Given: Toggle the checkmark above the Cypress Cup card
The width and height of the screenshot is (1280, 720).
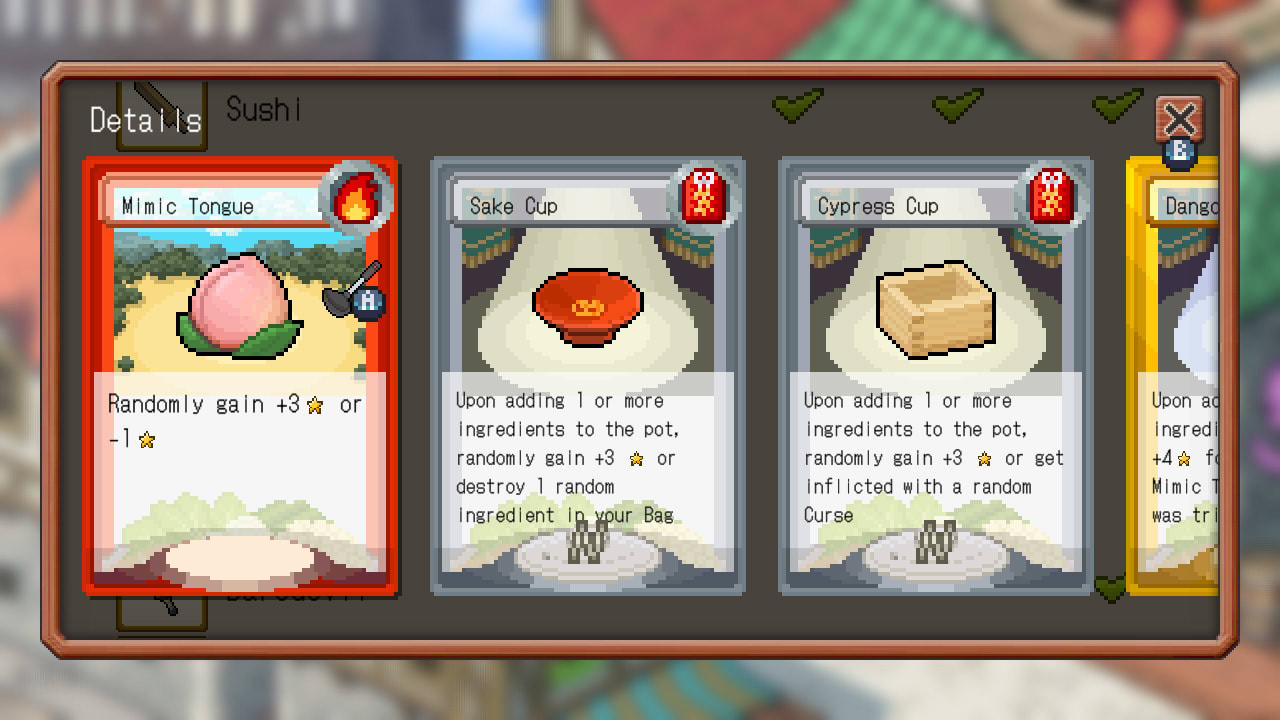Looking at the screenshot, I should pos(957,104).
